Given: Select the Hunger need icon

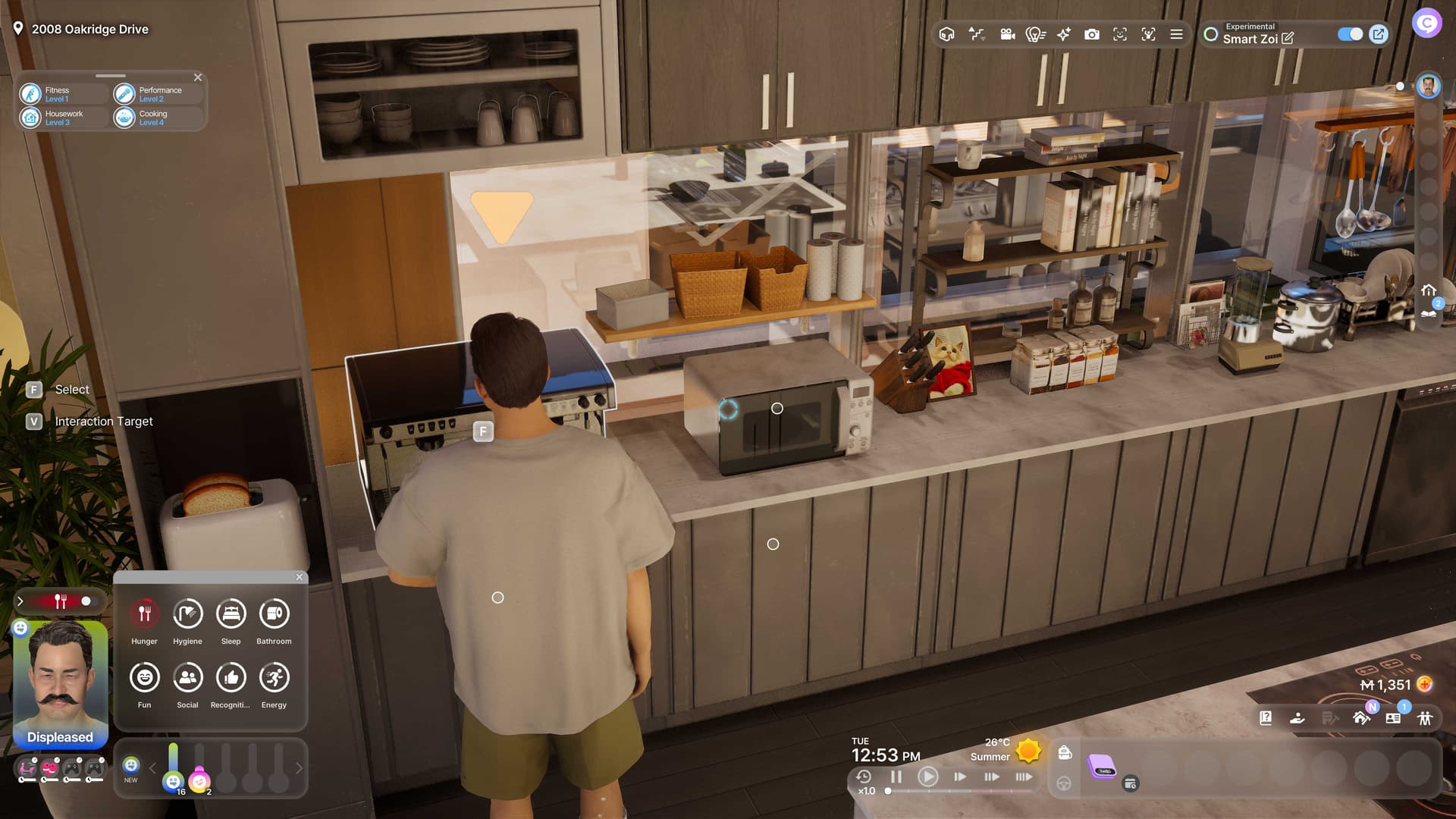Looking at the screenshot, I should pos(144,613).
